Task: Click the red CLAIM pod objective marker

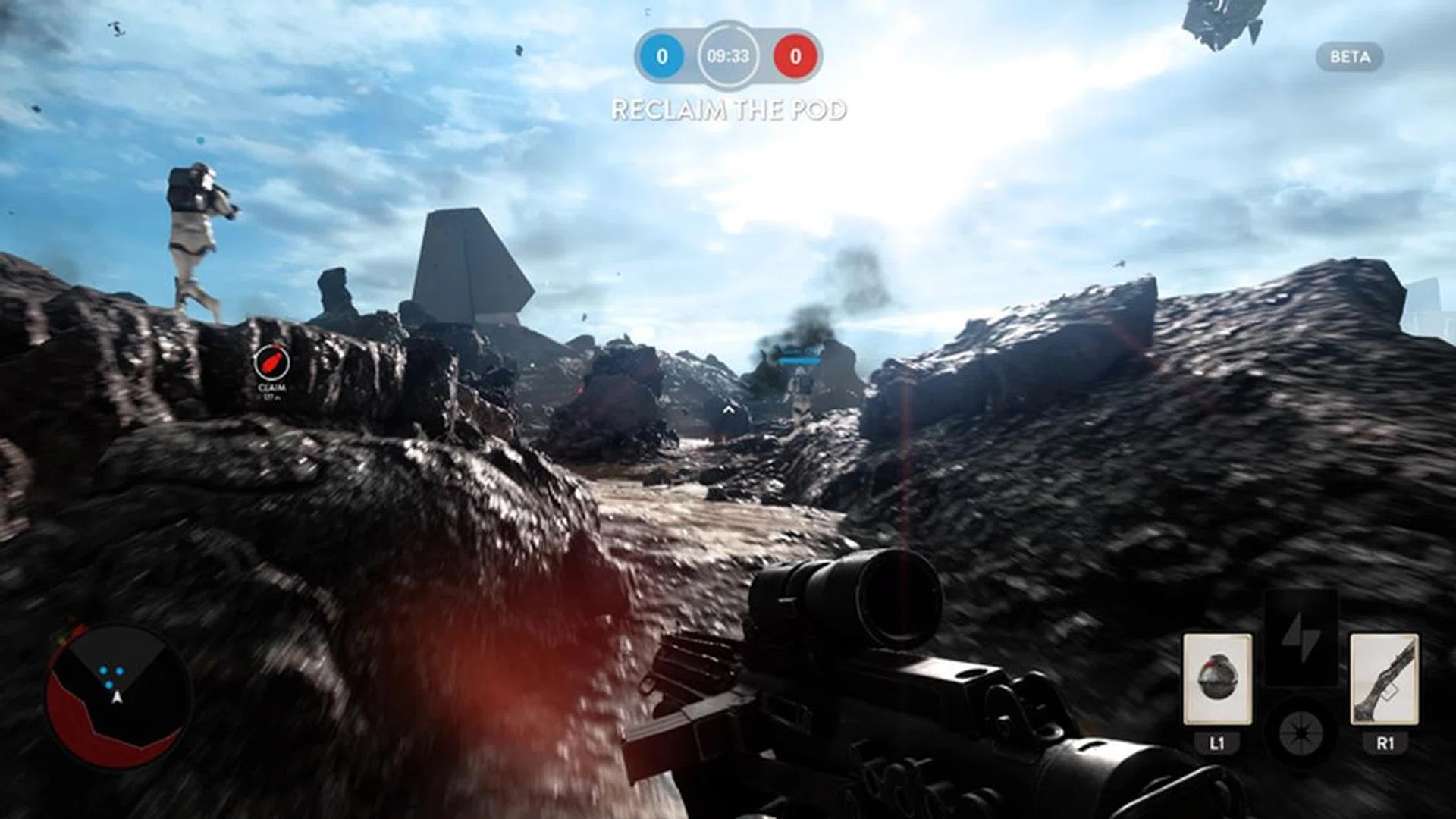Action: coord(273,362)
